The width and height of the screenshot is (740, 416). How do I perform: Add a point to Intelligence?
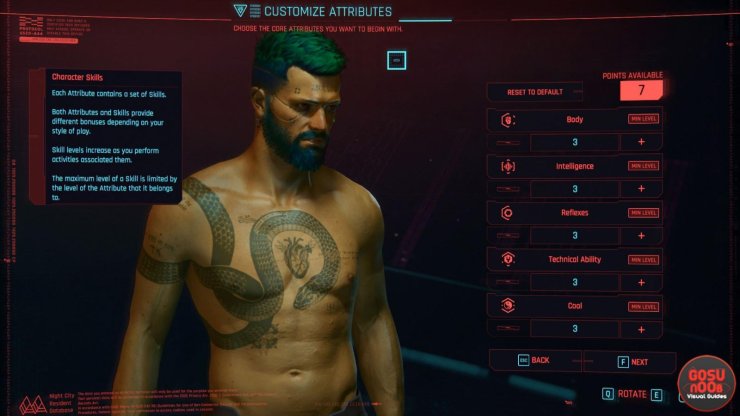[x=639, y=189]
